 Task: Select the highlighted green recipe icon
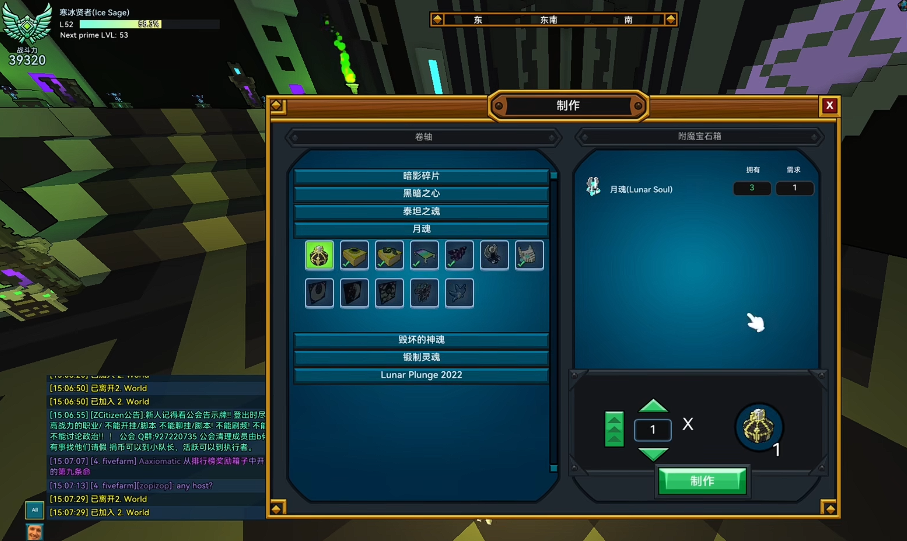coord(319,255)
